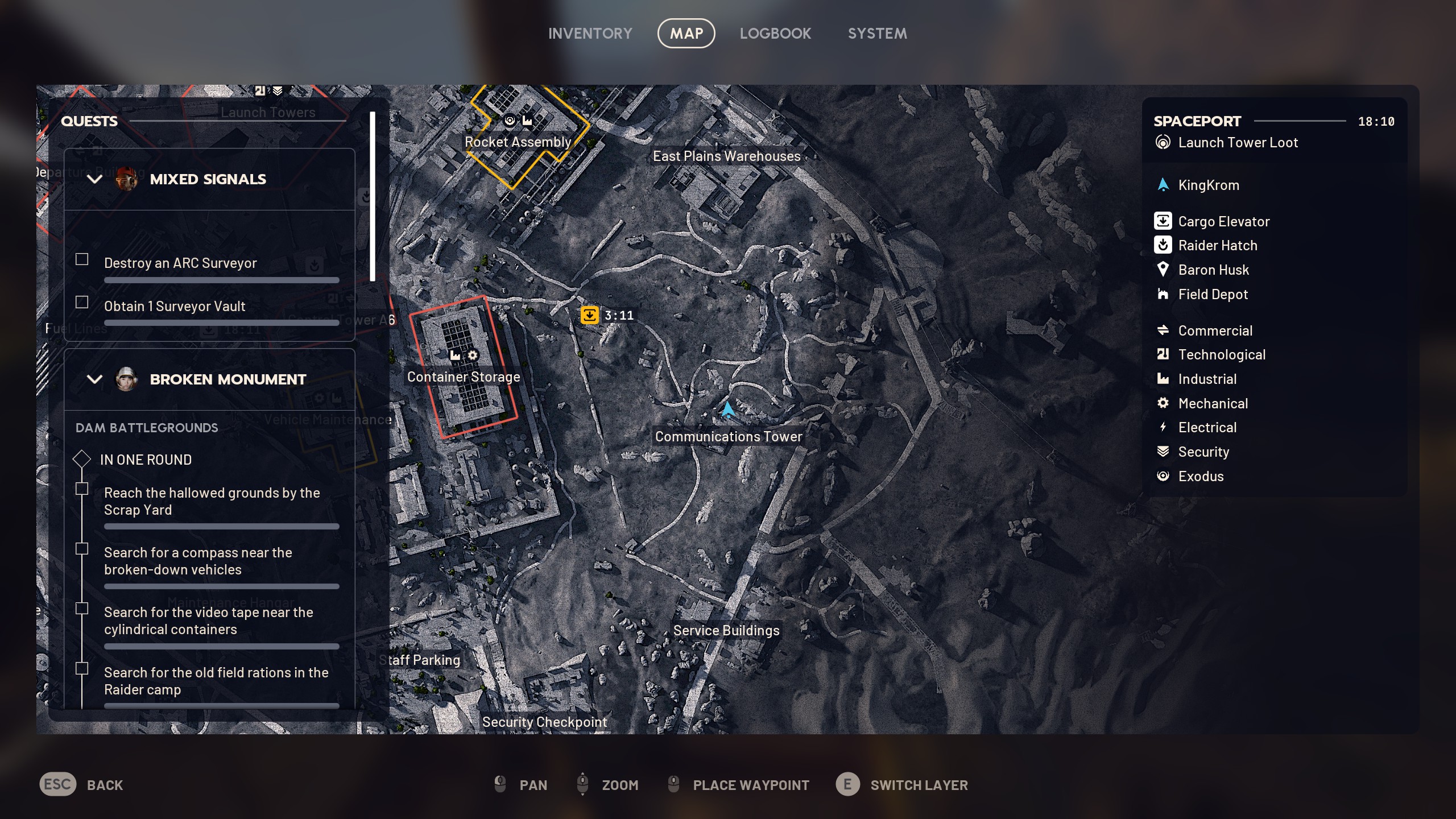Click the Launch Tower Loot icon

coord(1162,142)
